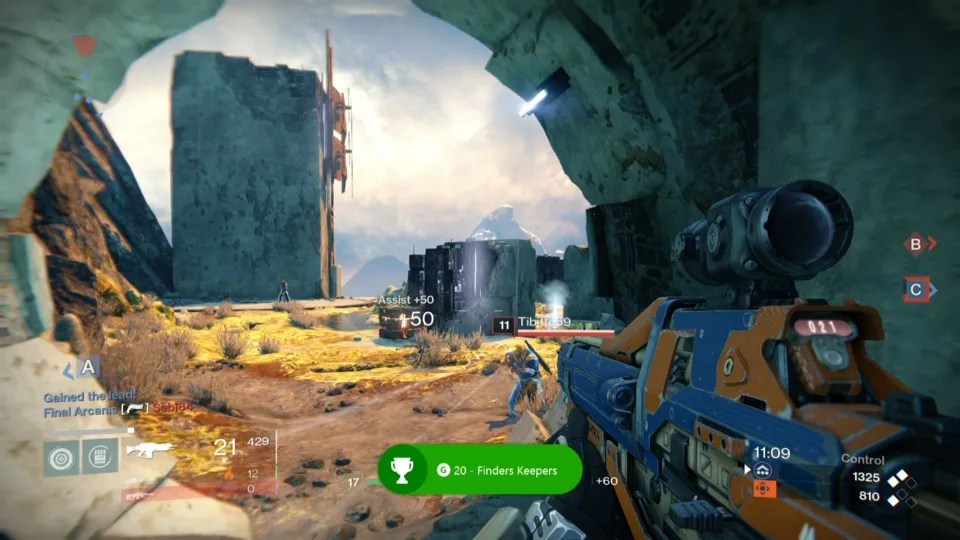The image size is (960, 540).
Task: Select the control point A marker
Action: pyautogui.click(x=88, y=368)
